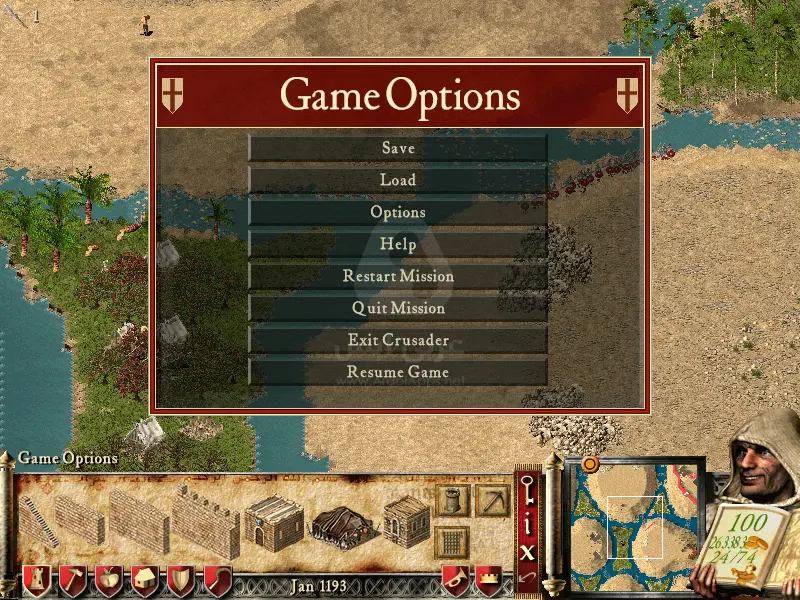The height and width of the screenshot is (600, 800).
Task: Open the Options submenu
Action: pyautogui.click(x=398, y=212)
